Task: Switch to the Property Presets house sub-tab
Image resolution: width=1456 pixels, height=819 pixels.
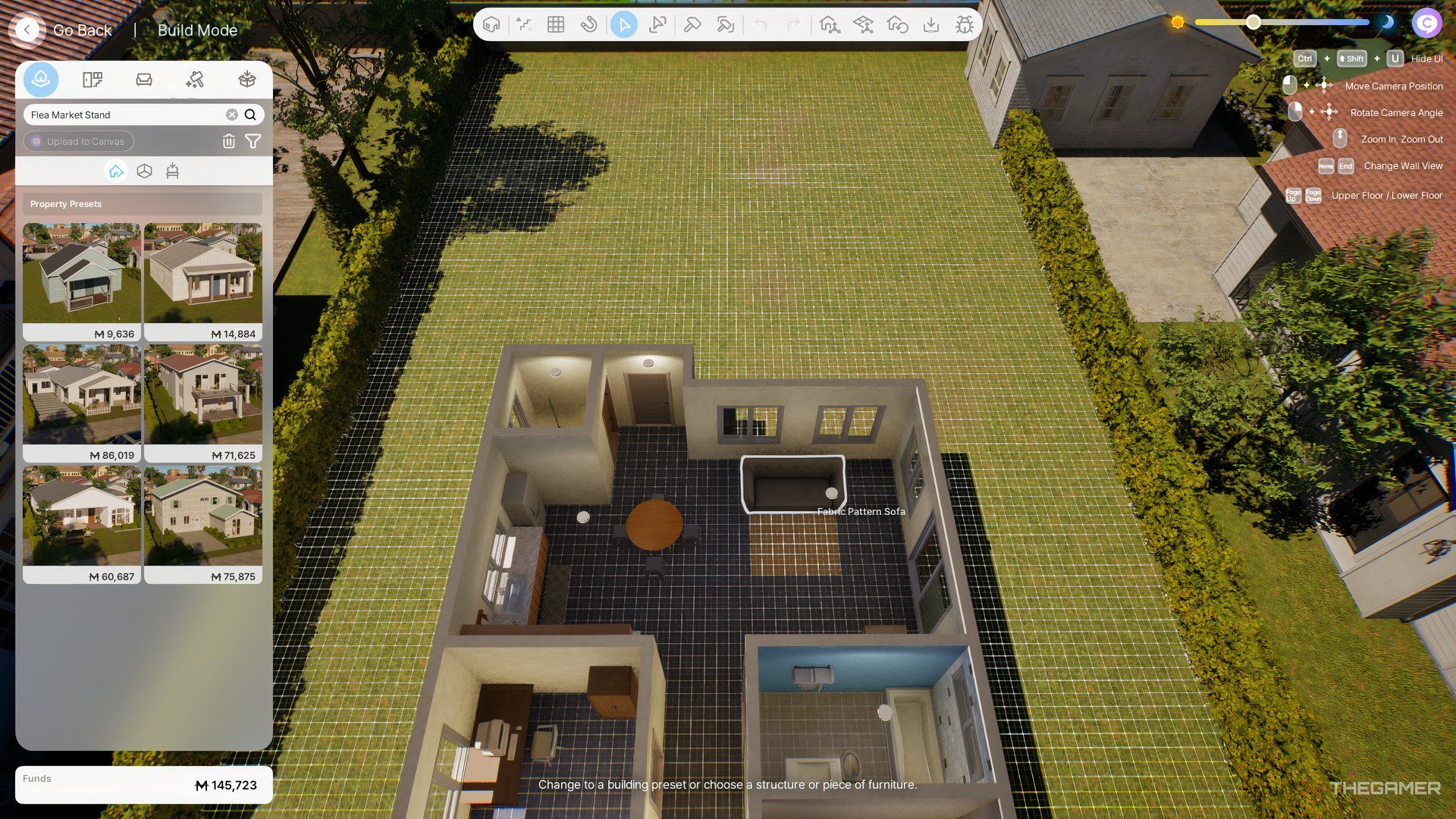Action: pyautogui.click(x=116, y=171)
